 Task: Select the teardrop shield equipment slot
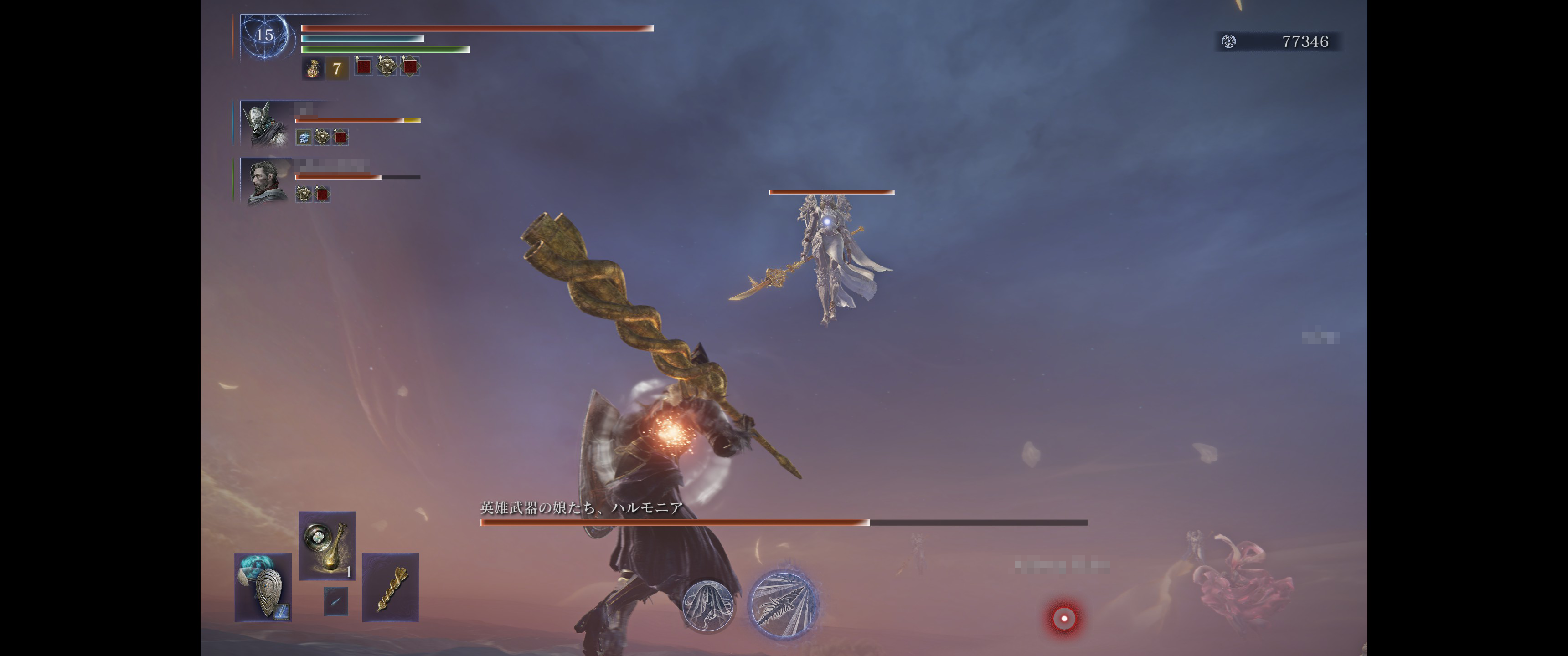(x=263, y=588)
